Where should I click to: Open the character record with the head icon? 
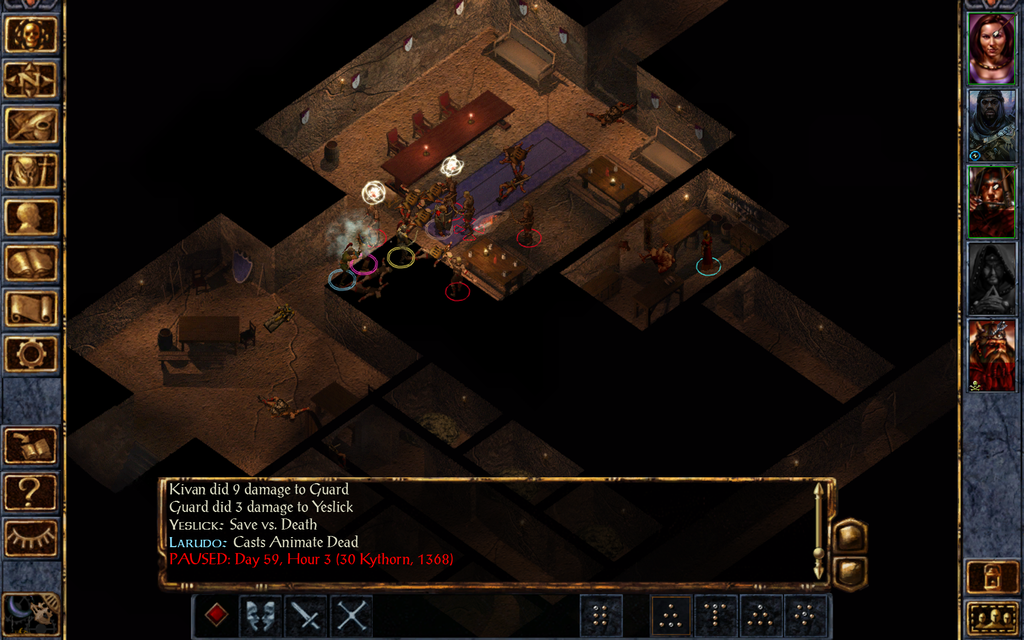(x=31, y=217)
